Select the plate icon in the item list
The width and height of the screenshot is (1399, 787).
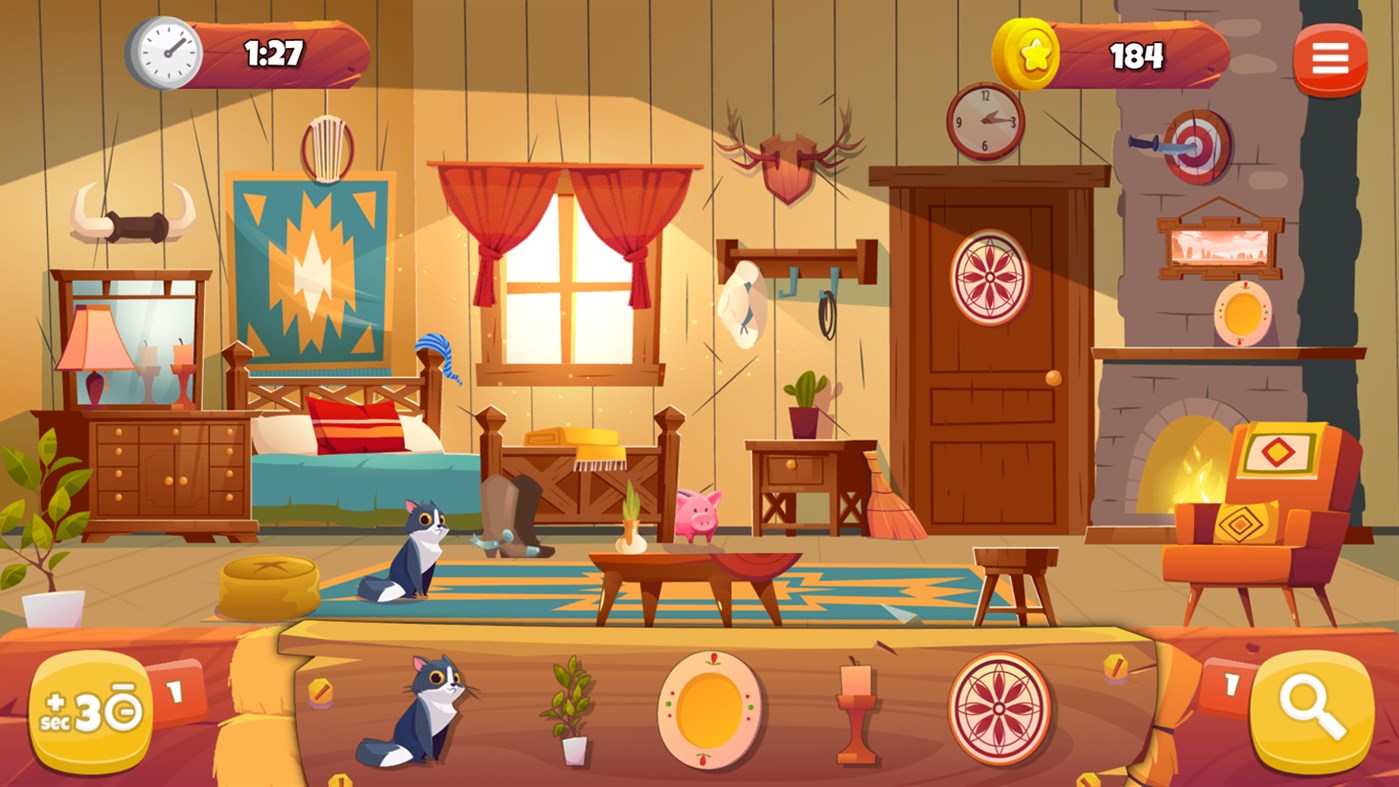point(707,710)
